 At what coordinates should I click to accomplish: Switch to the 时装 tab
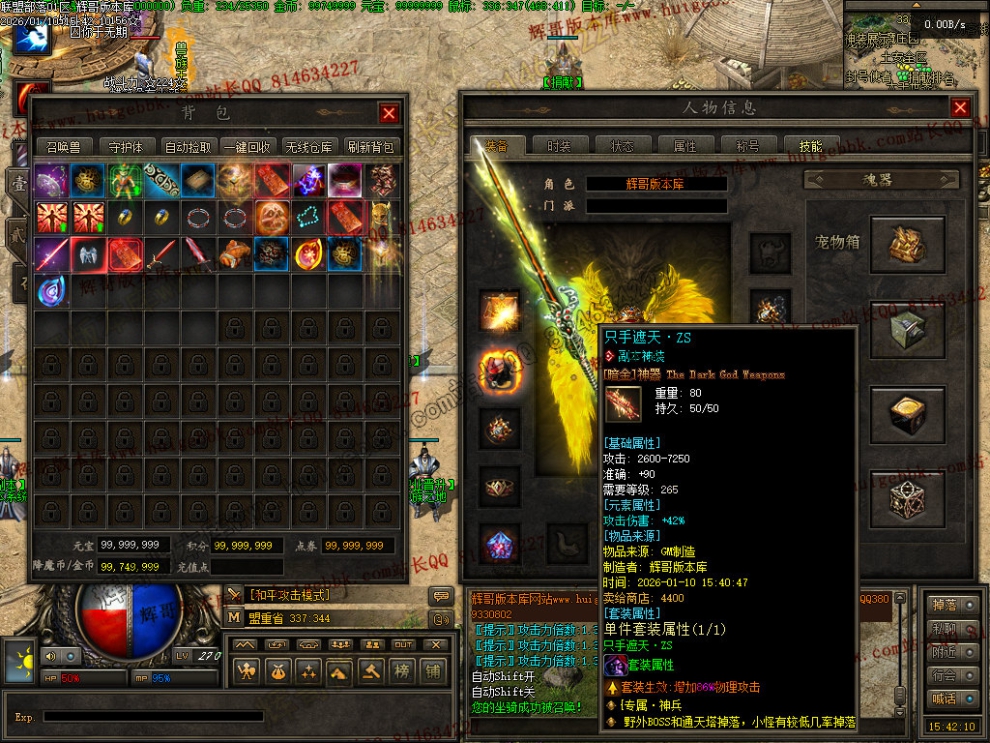click(559, 146)
